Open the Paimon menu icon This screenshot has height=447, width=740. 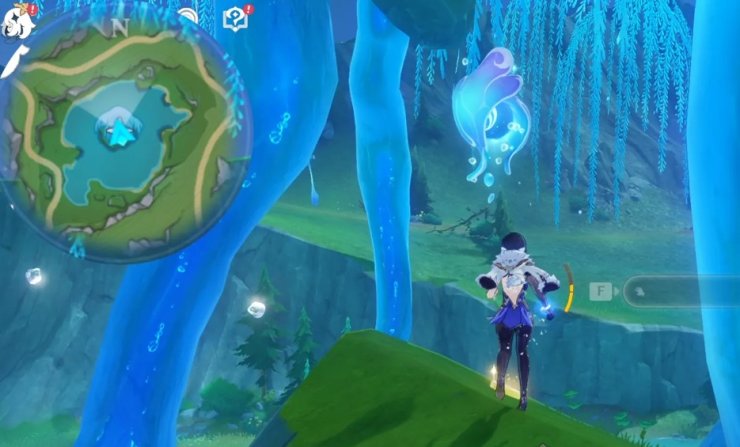tap(17, 20)
